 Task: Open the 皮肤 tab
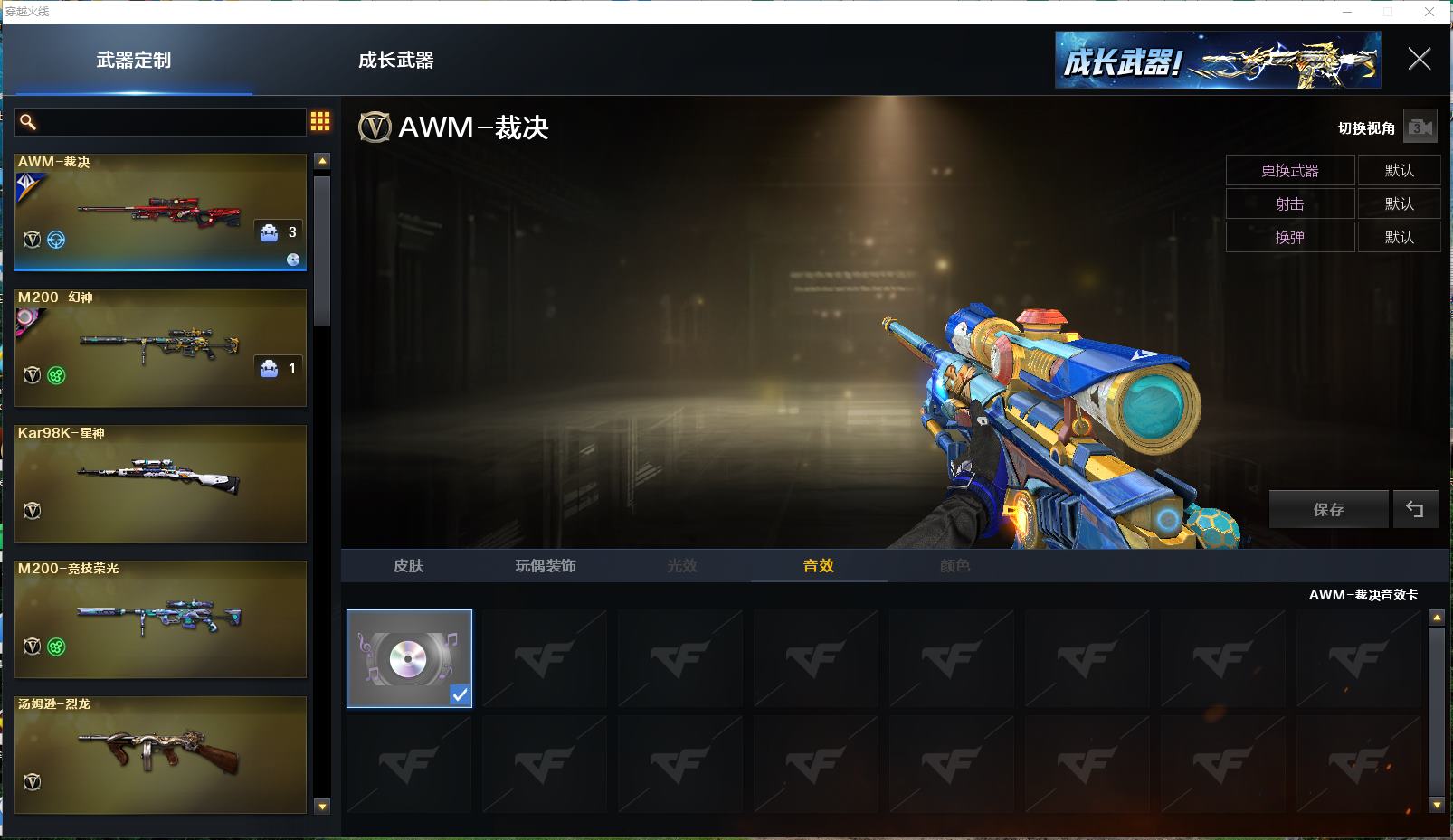408,566
